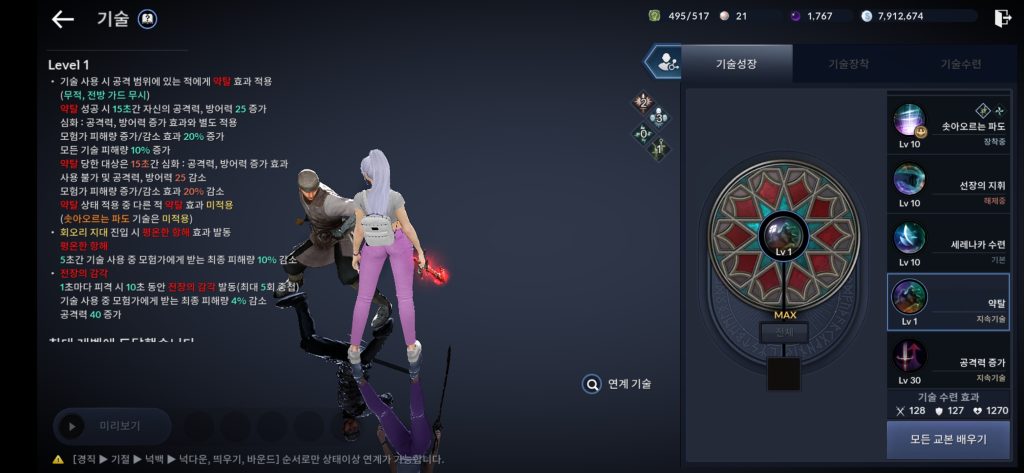Viewport: 1024px width, 473px height.
Task: Click the 모든 교본 배우기 button
Action: click(x=947, y=440)
